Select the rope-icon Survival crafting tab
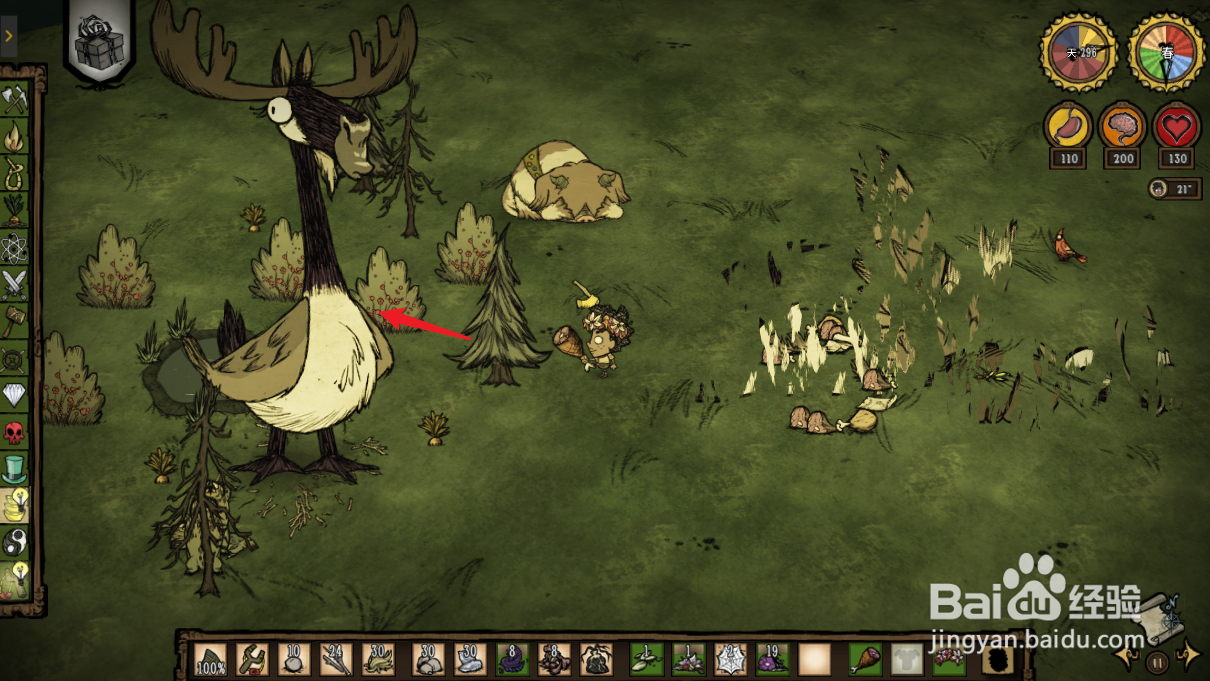The width and height of the screenshot is (1210, 681). pos(15,172)
